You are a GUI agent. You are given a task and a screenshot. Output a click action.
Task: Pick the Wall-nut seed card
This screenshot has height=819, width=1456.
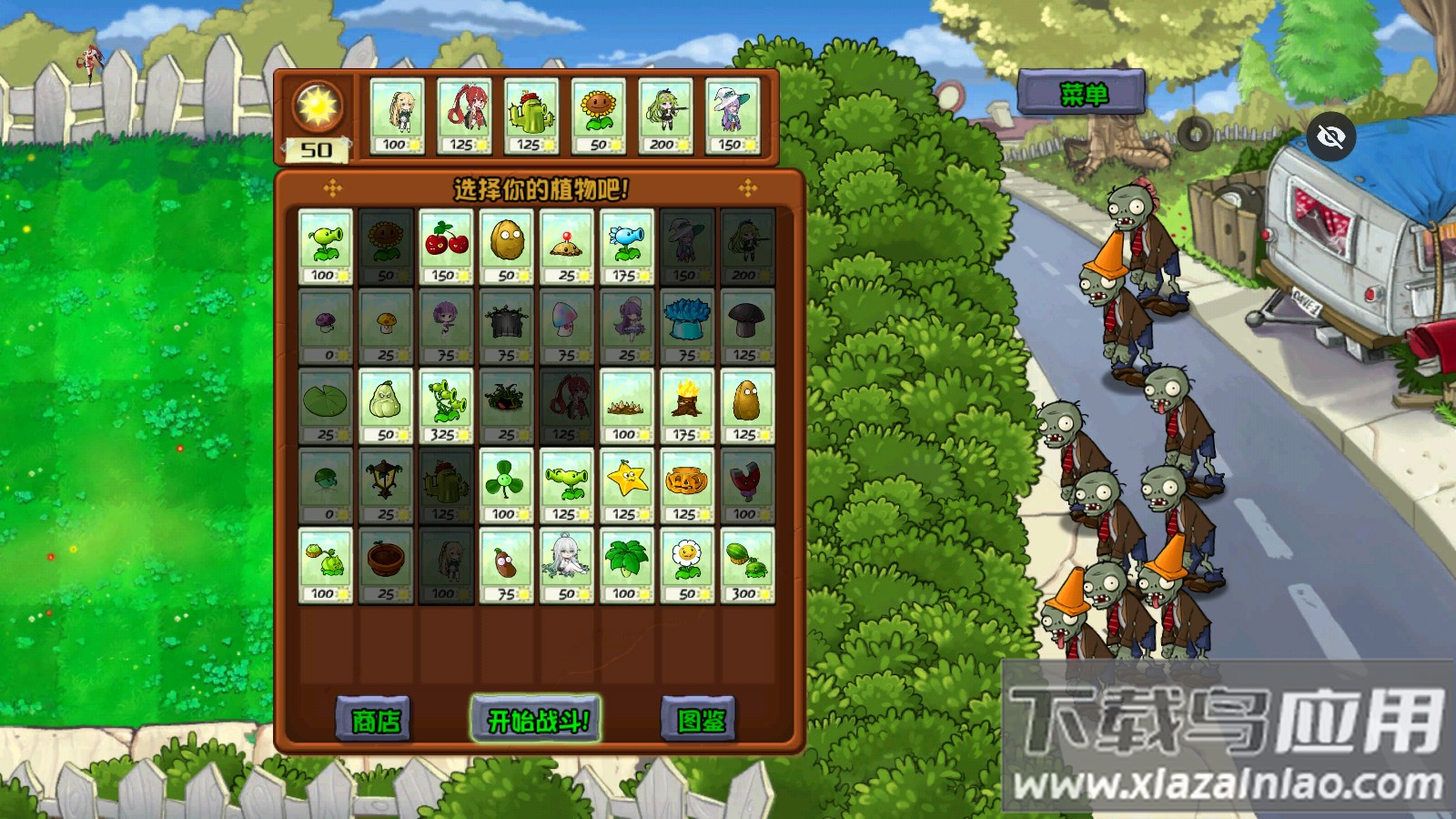point(506,247)
